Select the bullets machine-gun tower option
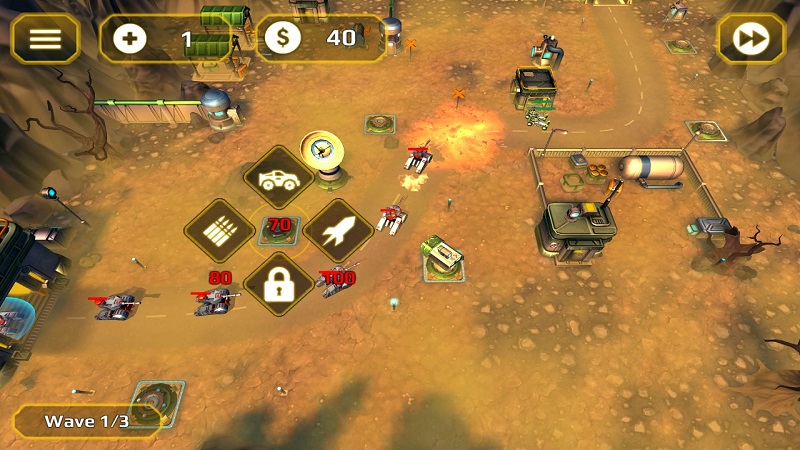 (219, 231)
